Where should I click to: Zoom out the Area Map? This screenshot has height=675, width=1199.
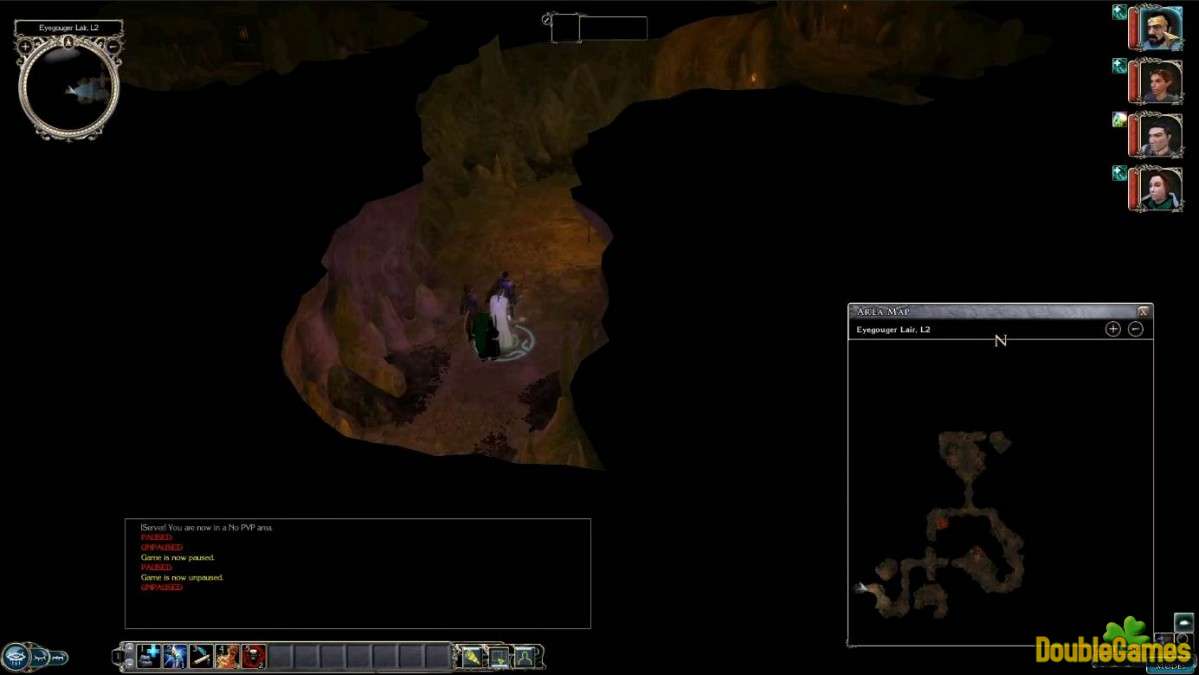(1135, 329)
